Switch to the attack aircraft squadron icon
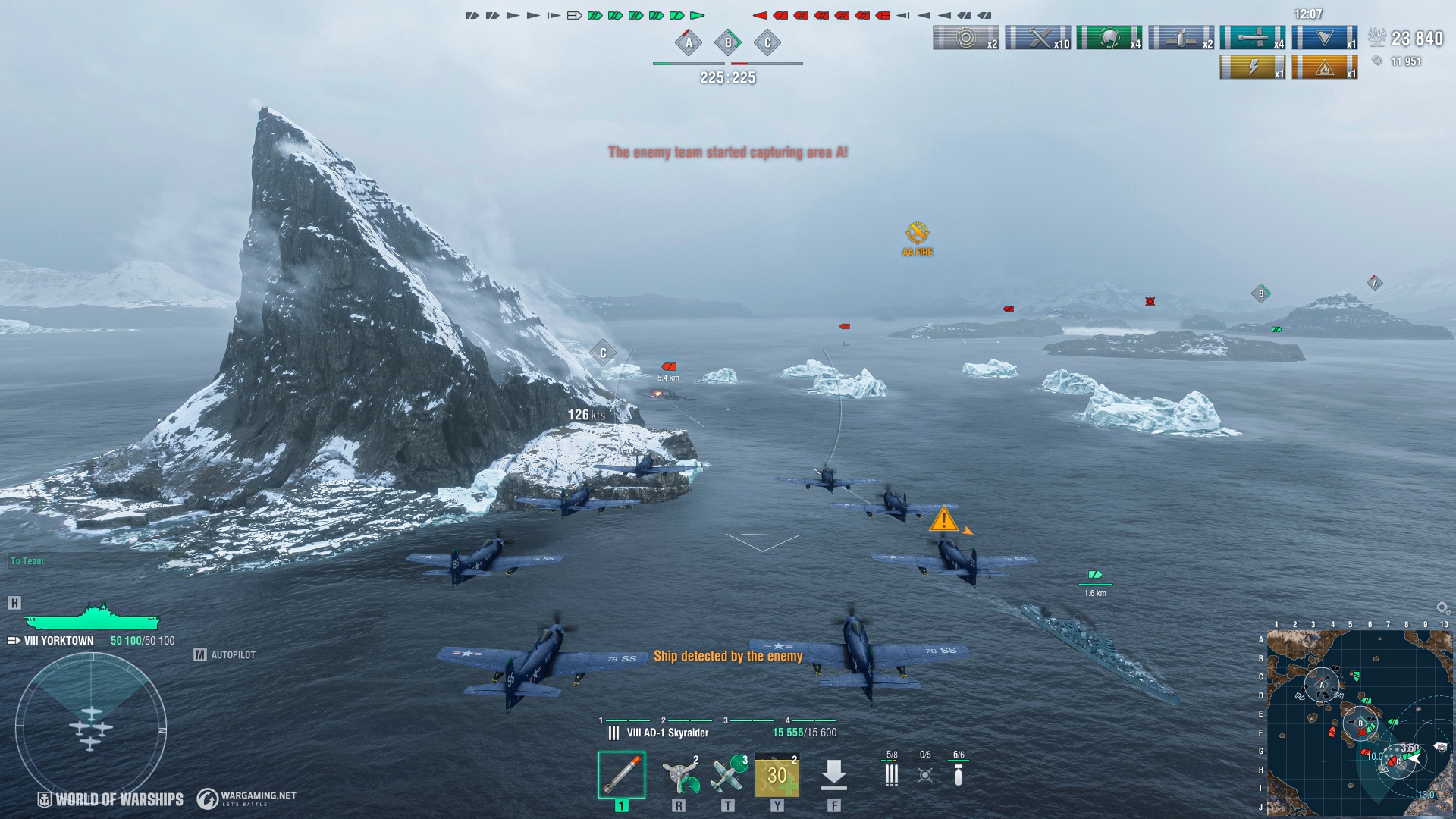Image resolution: width=1456 pixels, height=819 pixels. click(892, 773)
